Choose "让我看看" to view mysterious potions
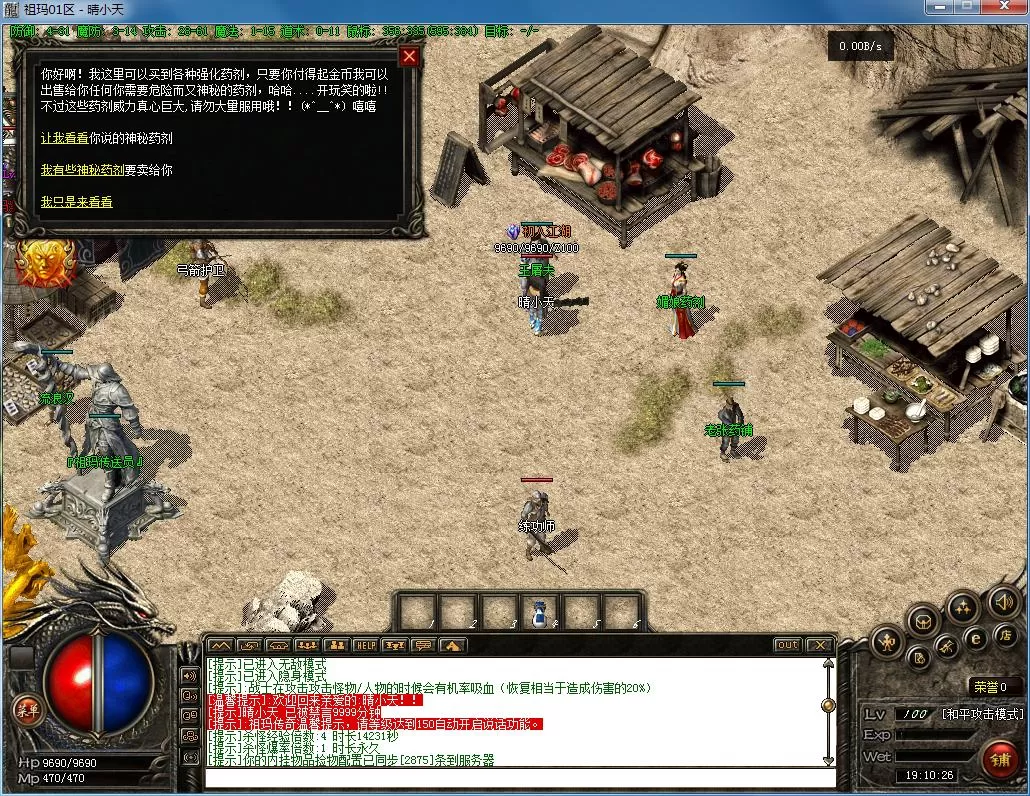The height and width of the screenshot is (796, 1030). click(x=64, y=138)
